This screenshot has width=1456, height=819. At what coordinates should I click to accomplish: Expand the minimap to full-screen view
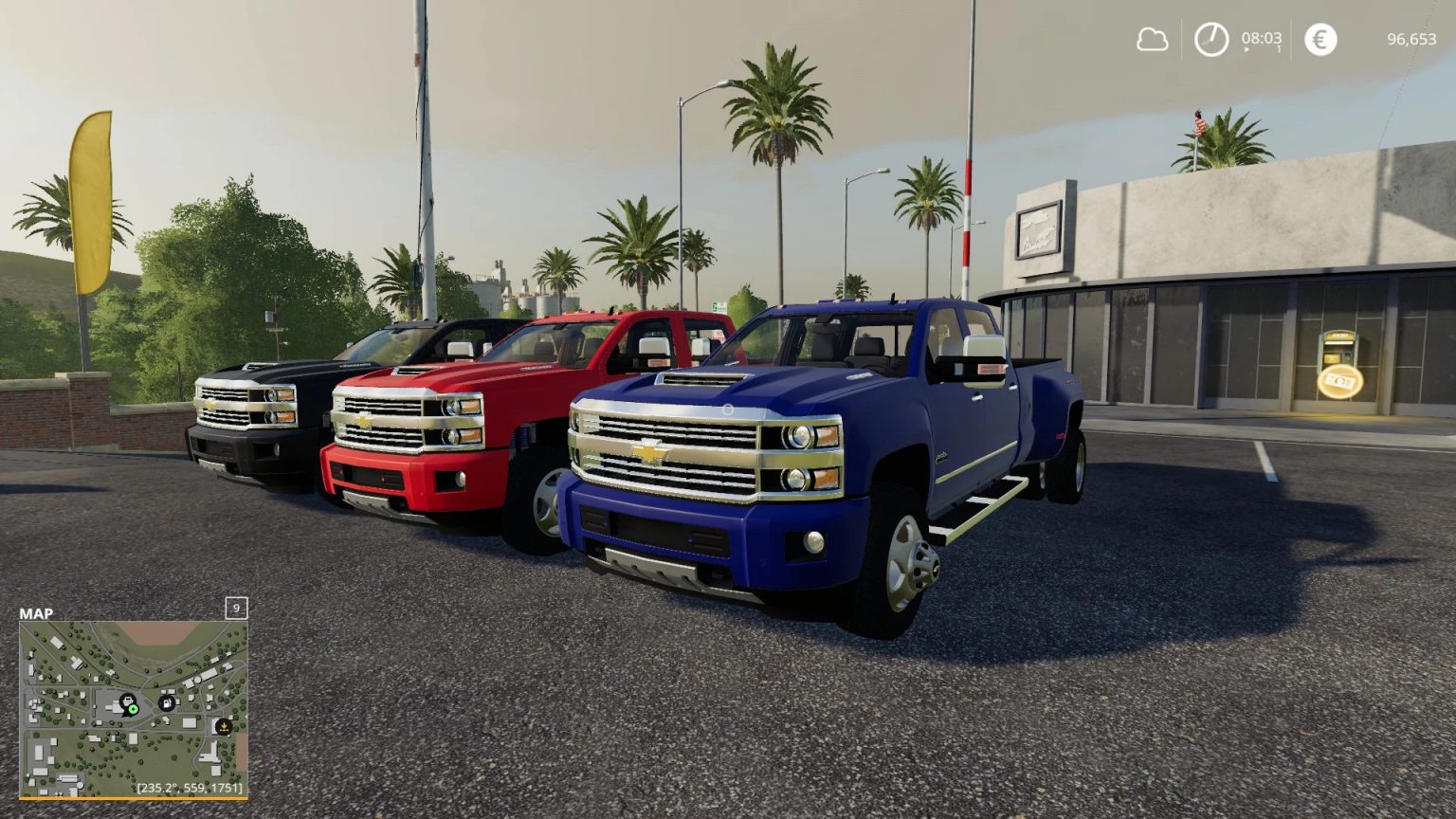(x=133, y=711)
